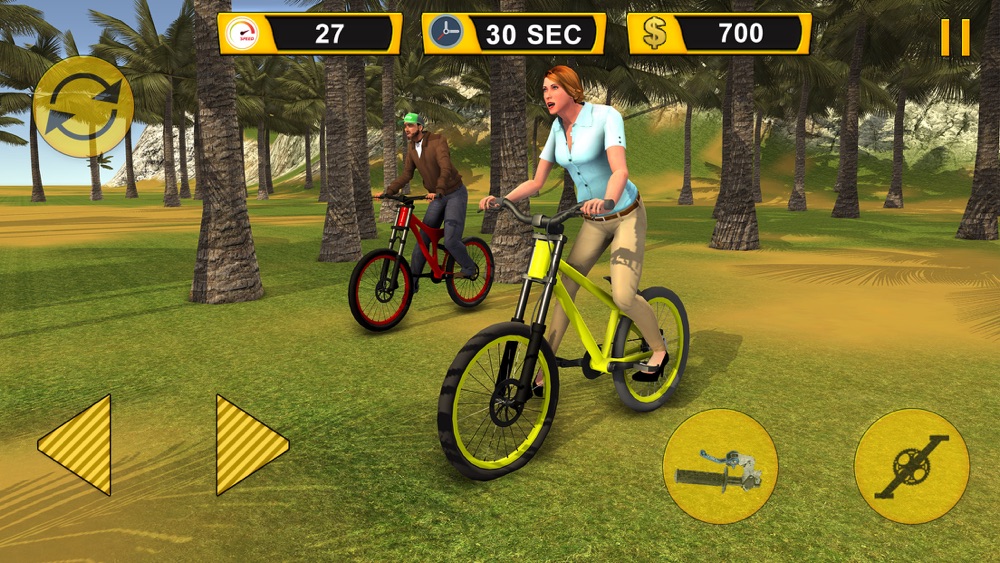Steer right with the right arrow
Viewport: 1000px width, 563px height.
point(249,444)
